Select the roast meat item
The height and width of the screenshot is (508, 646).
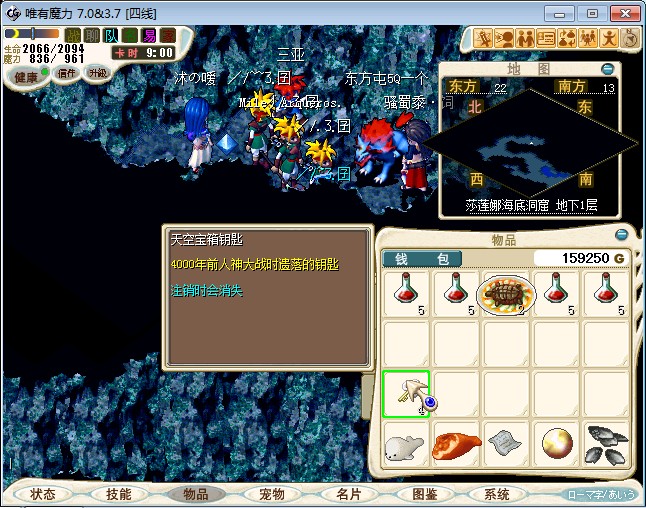point(456,444)
